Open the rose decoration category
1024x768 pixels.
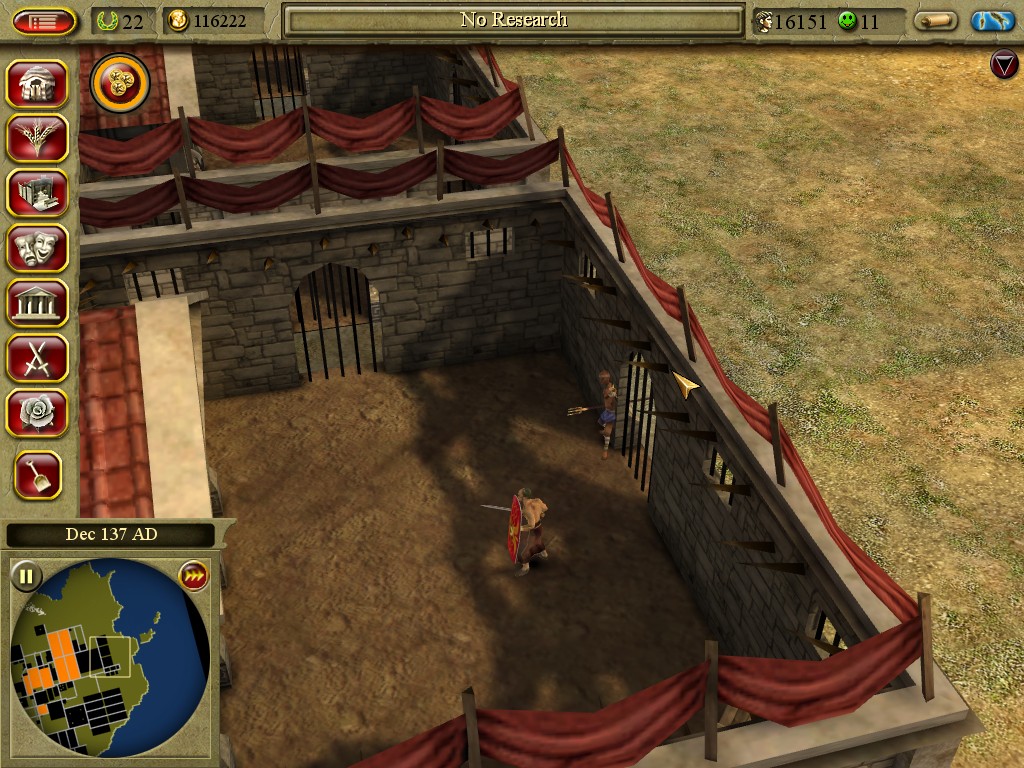[37, 413]
